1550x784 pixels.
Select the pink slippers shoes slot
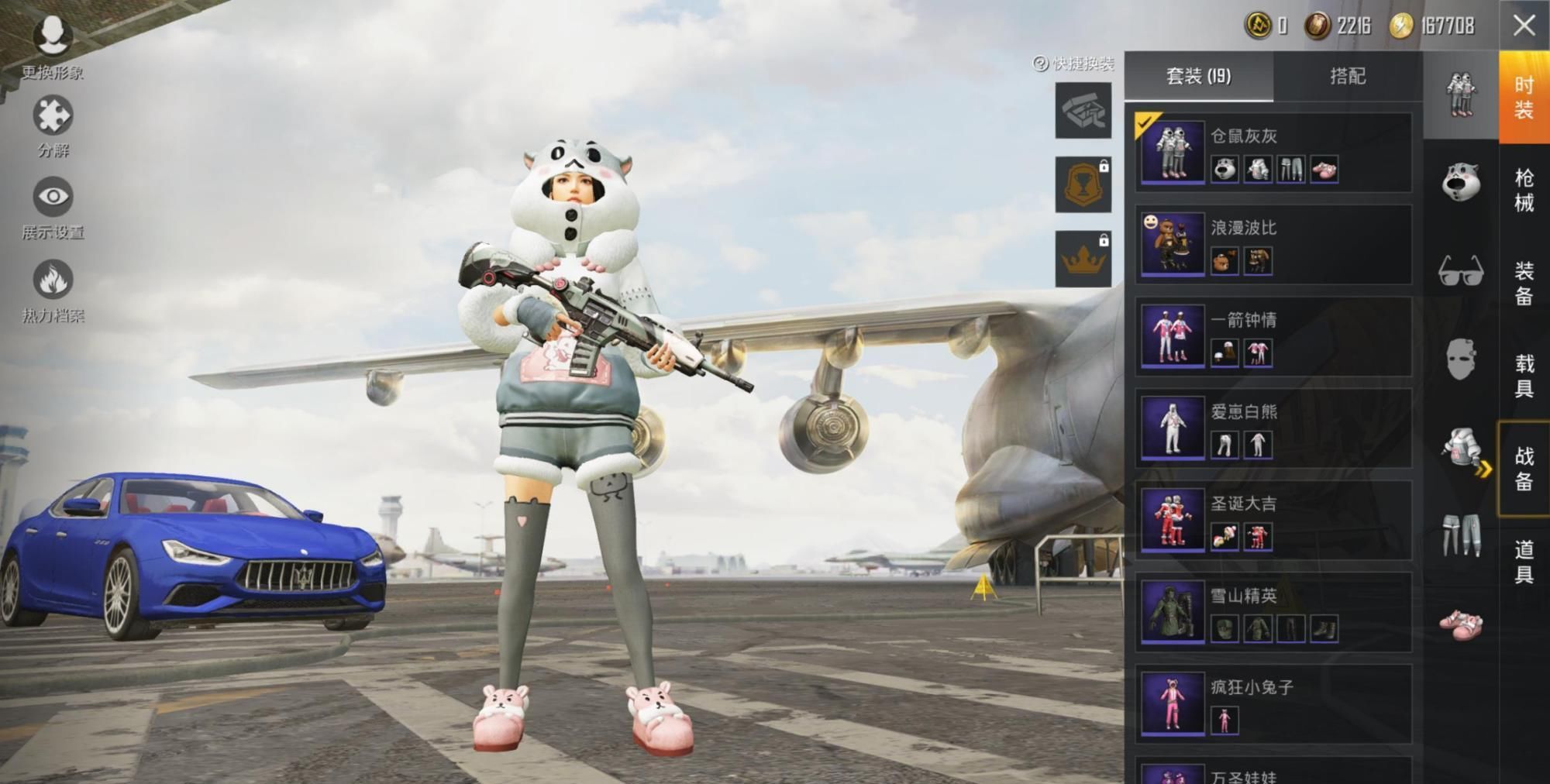pyautogui.click(x=1461, y=624)
